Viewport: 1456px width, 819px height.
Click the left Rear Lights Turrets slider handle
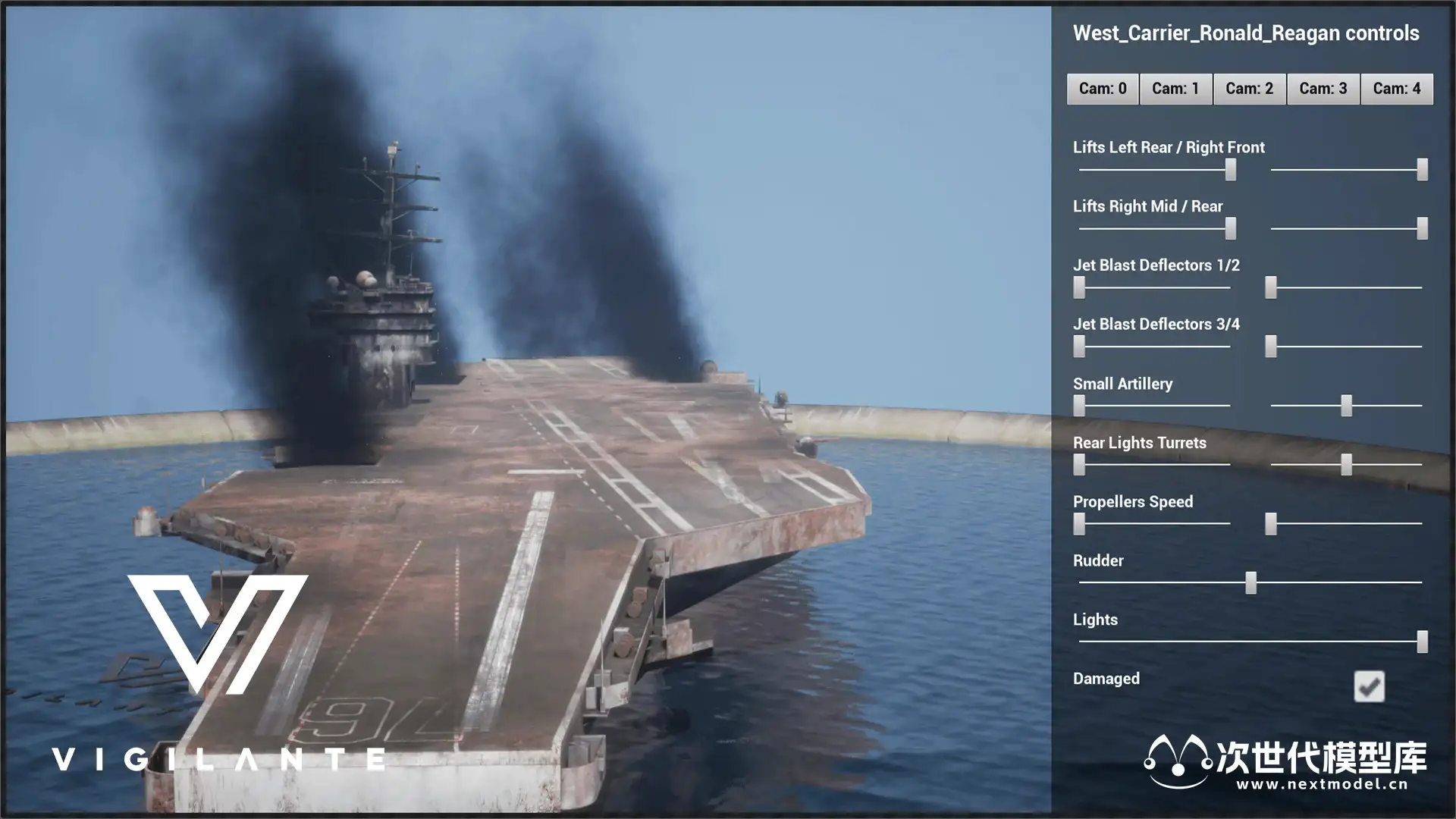[x=1079, y=465]
